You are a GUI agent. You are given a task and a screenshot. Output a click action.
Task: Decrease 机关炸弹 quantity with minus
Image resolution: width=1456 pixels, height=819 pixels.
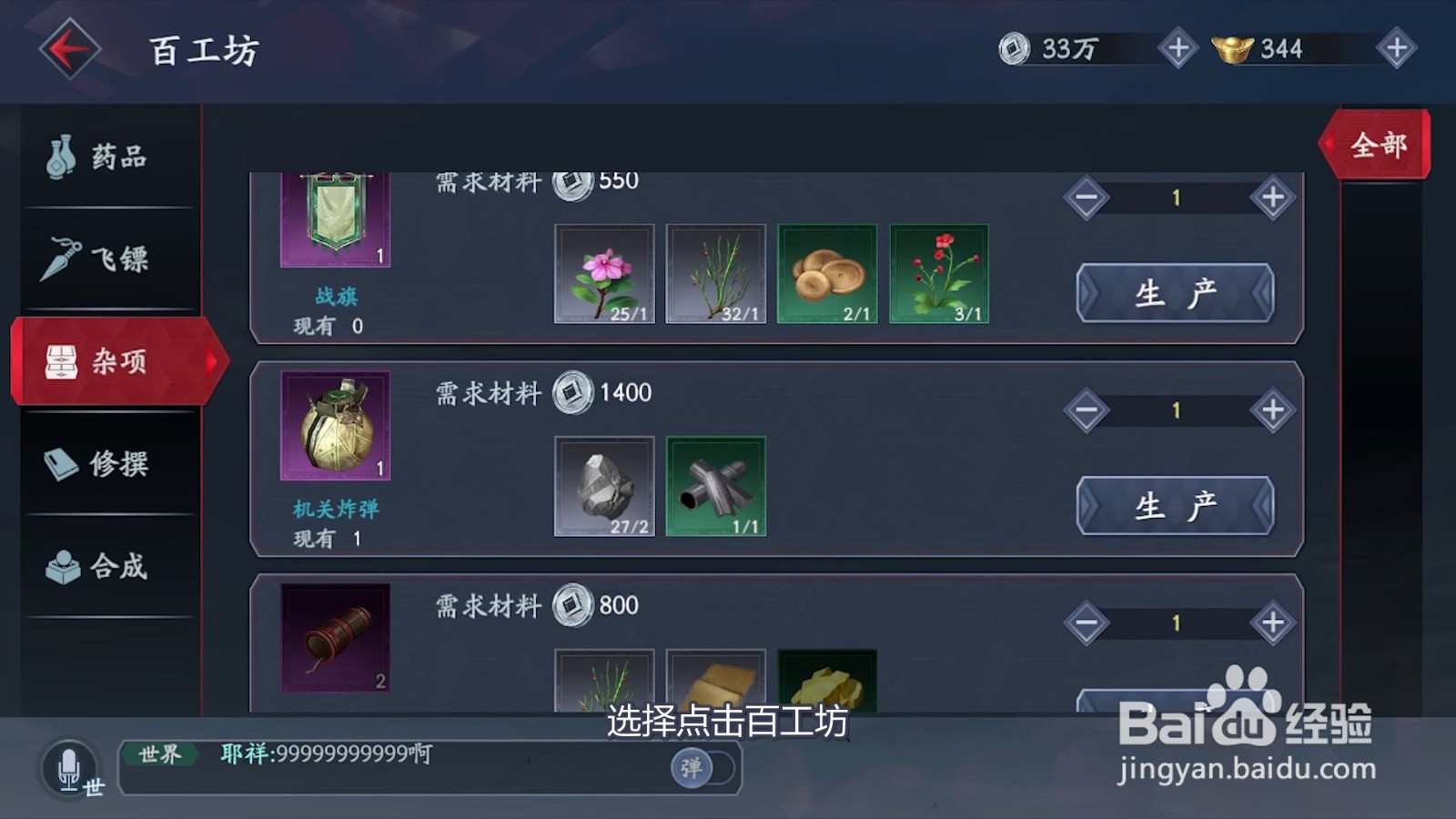[1086, 409]
